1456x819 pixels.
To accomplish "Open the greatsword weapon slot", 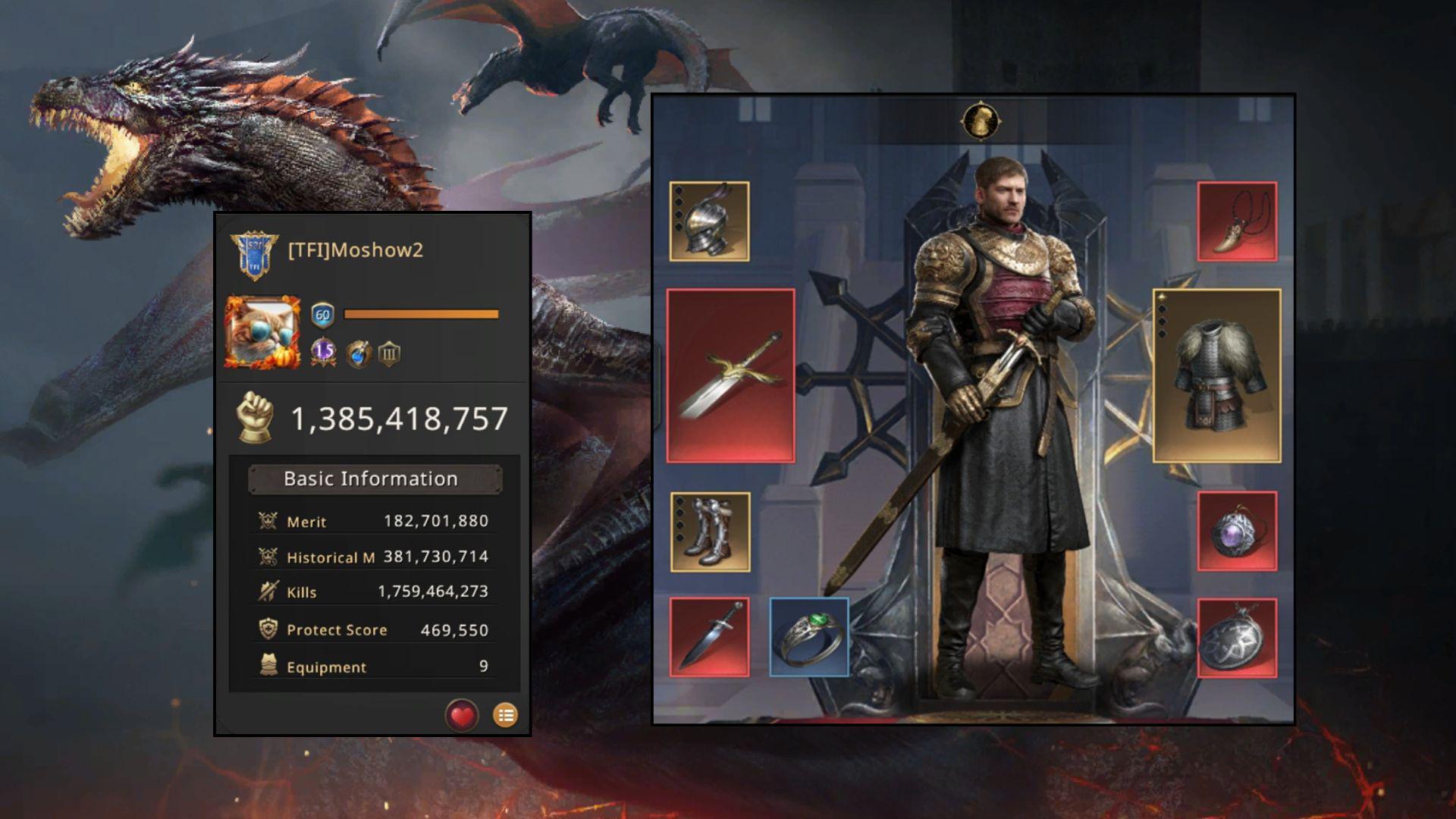I will [x=730, y=375].
